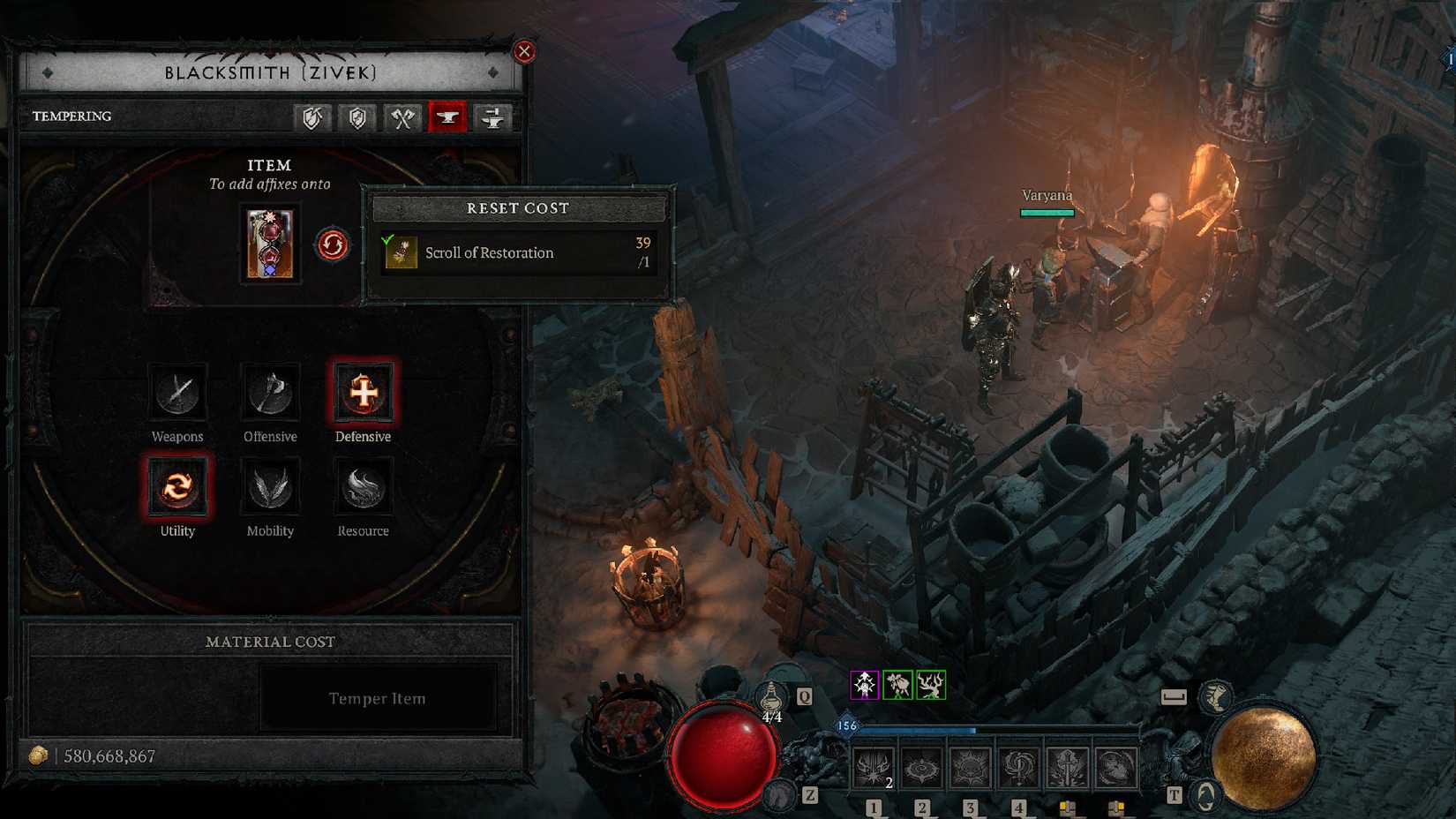
Task: Click the item thumbnail under To add affixes onto
Action: click(x=270, y=244)
